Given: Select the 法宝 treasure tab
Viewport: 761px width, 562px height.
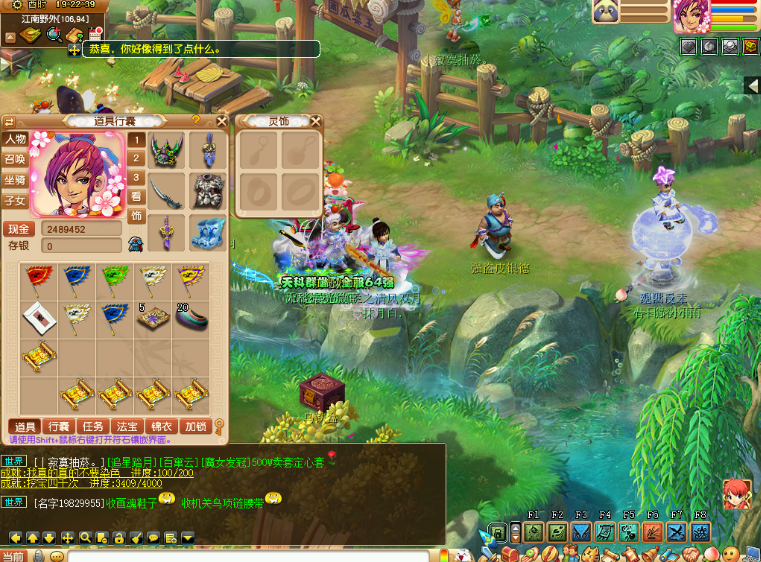Looking at the screenshot, I should coord(128,427).
